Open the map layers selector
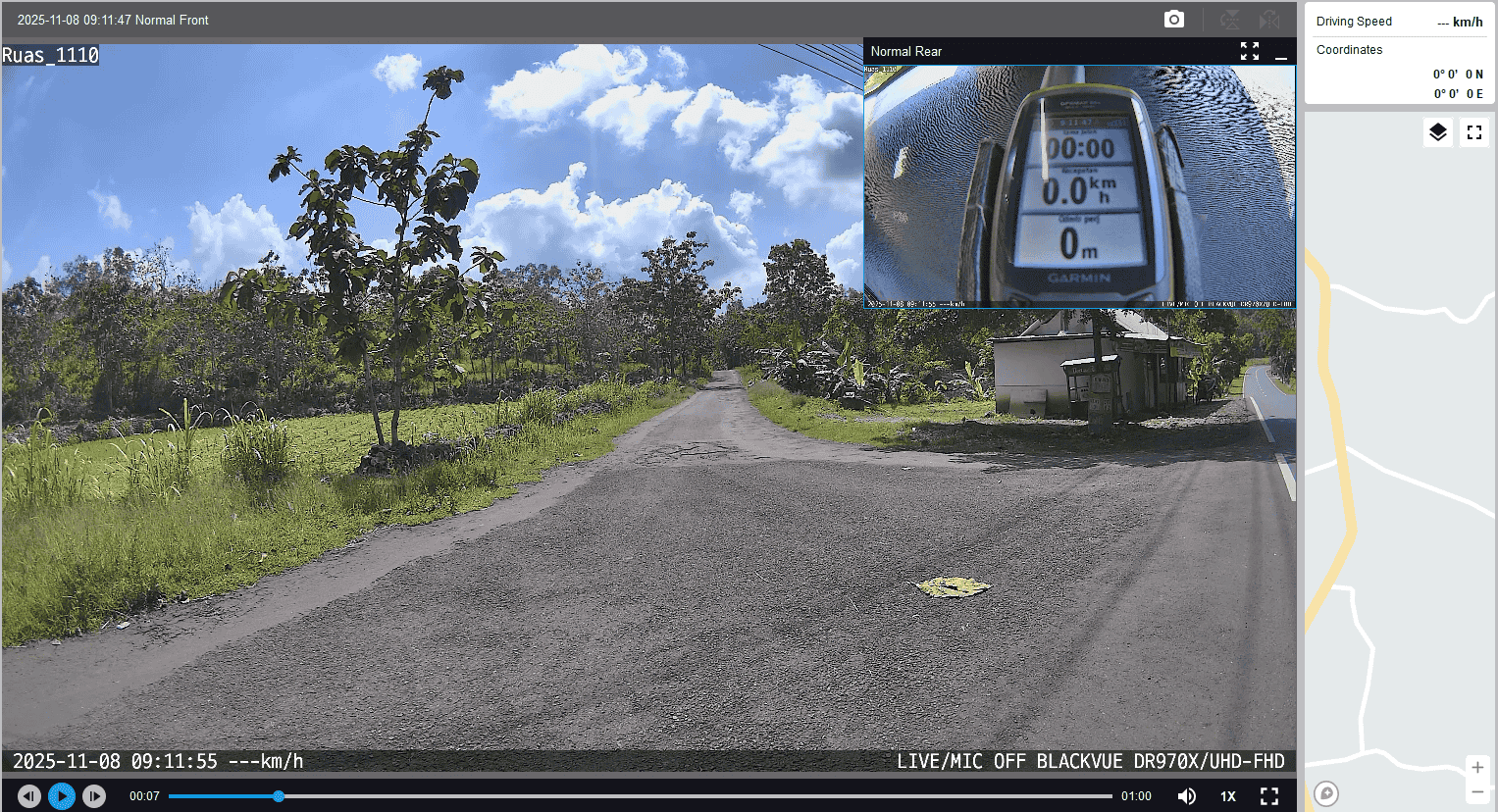This screenshot has width=1498, height=812. [1437, 132]
